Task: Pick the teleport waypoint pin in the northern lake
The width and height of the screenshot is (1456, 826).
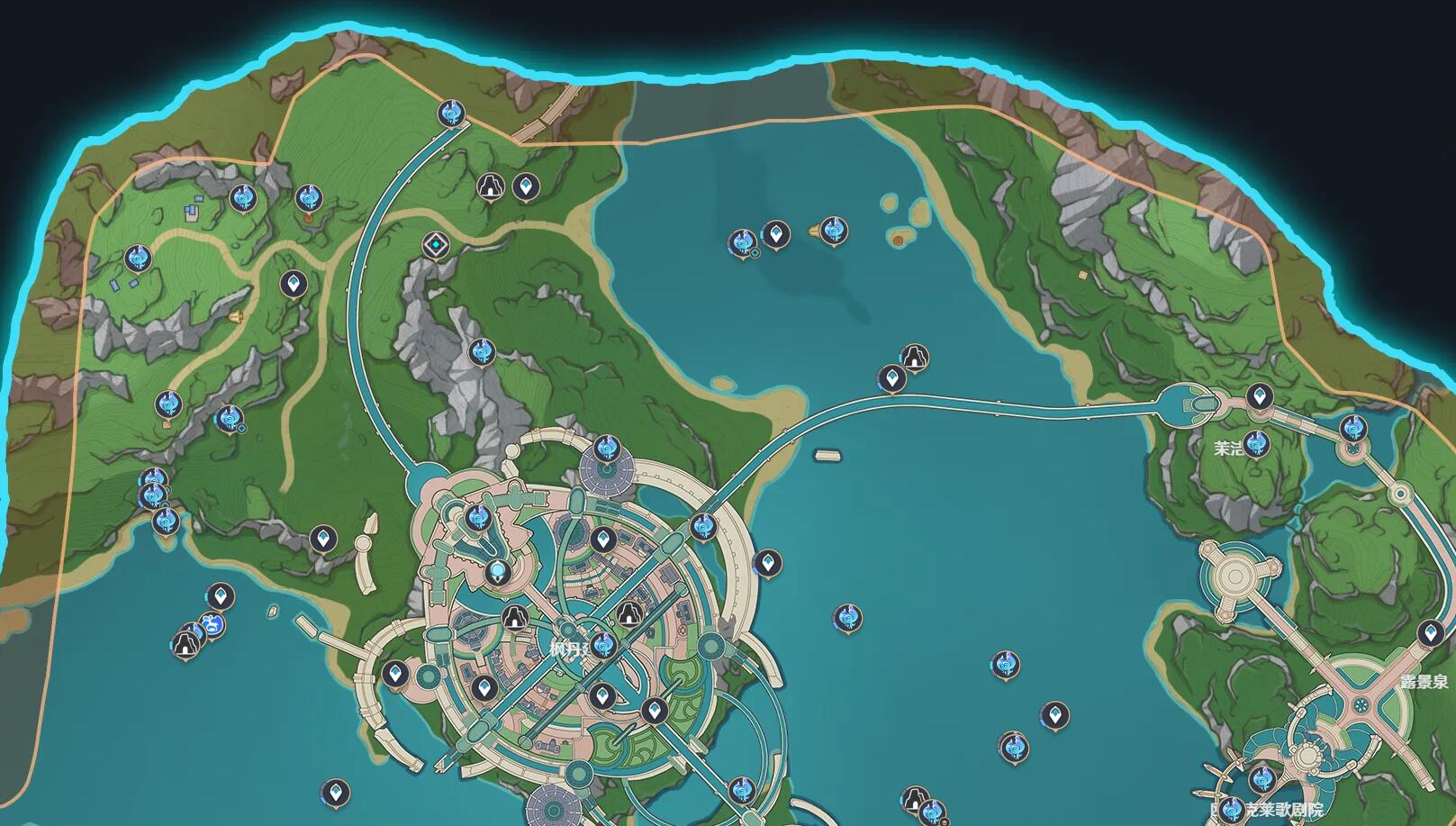Action: tap(775, 234)
